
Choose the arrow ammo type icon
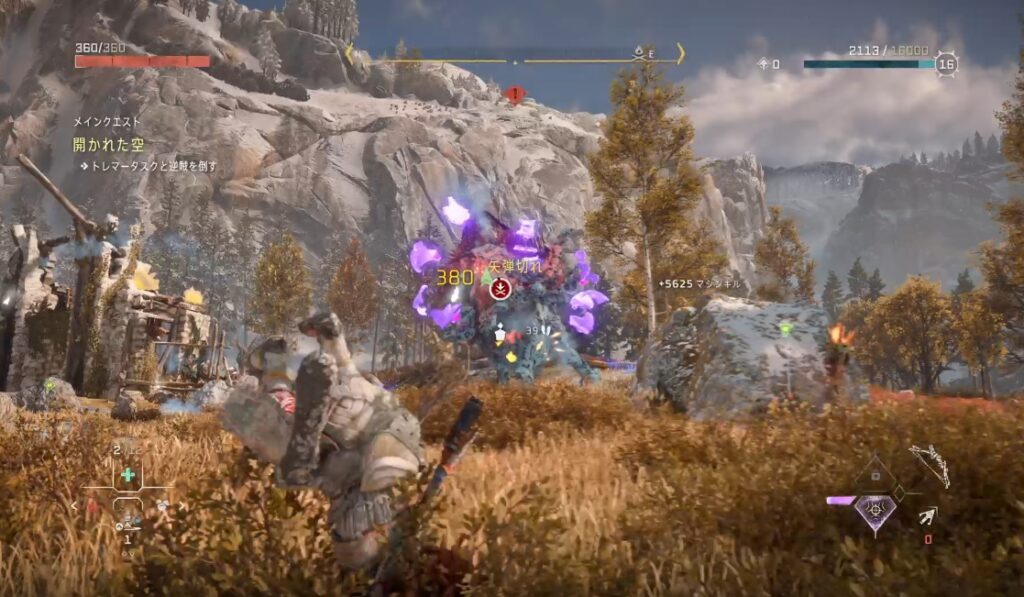point(928,517)
